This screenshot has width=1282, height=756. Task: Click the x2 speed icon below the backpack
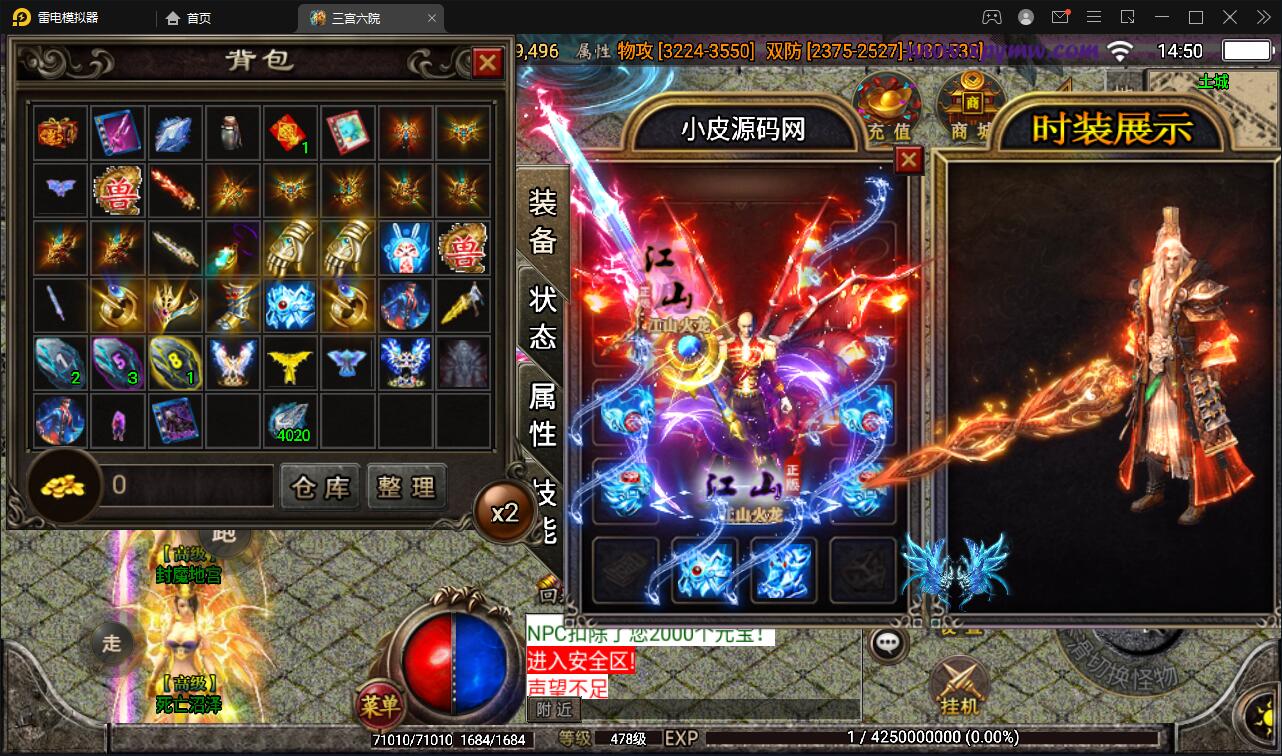[x=504, y=511]
